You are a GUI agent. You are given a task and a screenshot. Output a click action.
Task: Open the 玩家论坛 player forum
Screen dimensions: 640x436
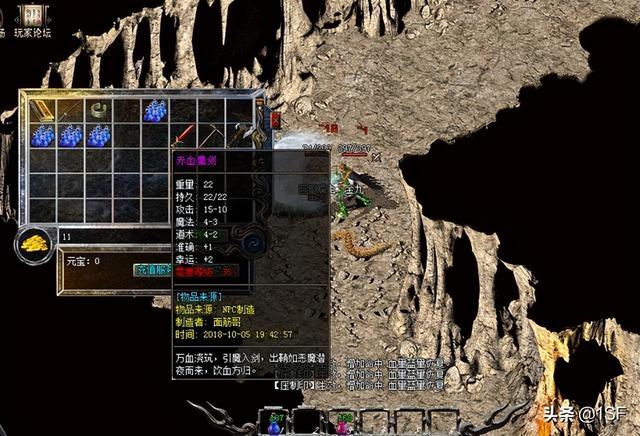[x=34, y=33]
